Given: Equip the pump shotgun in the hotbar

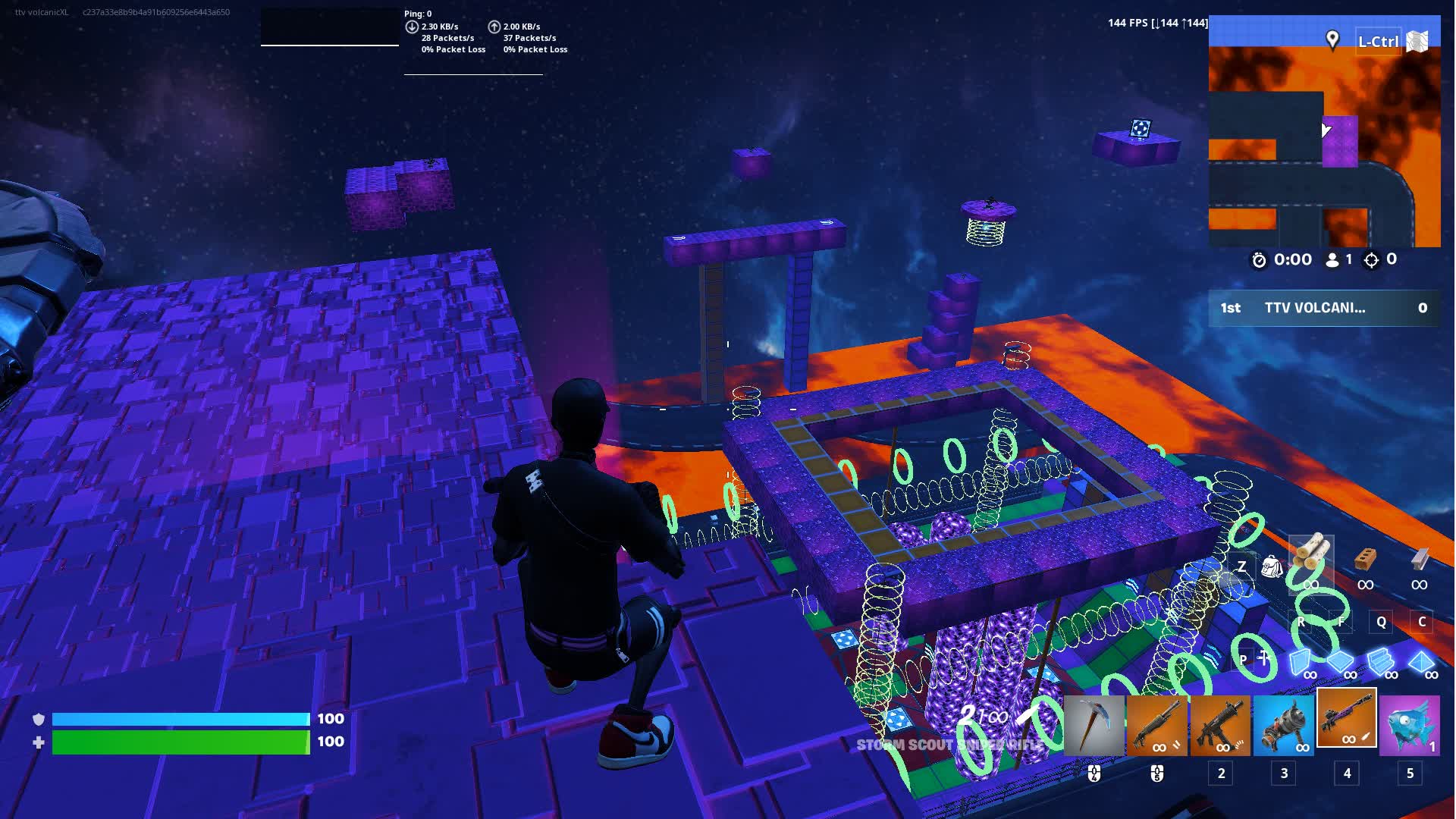Looking at the screenshot, I should [1156, 726].
